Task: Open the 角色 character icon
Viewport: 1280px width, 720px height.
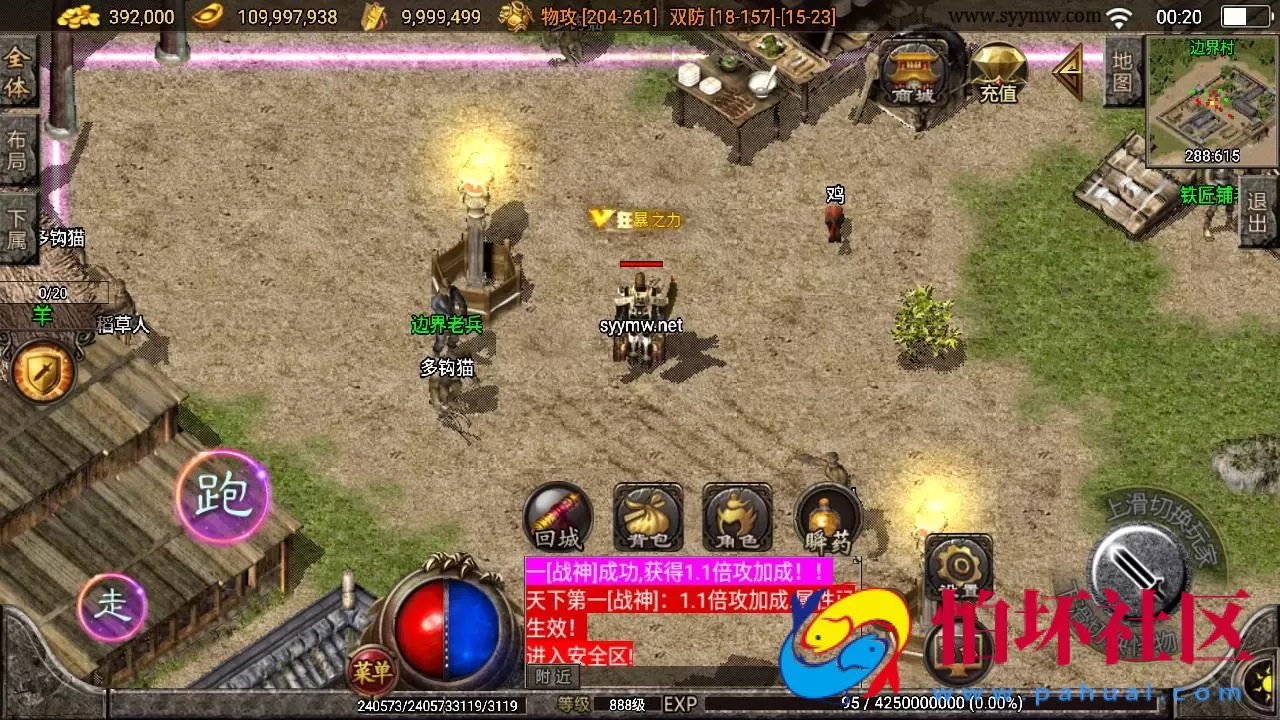Action: coord(736,518)
